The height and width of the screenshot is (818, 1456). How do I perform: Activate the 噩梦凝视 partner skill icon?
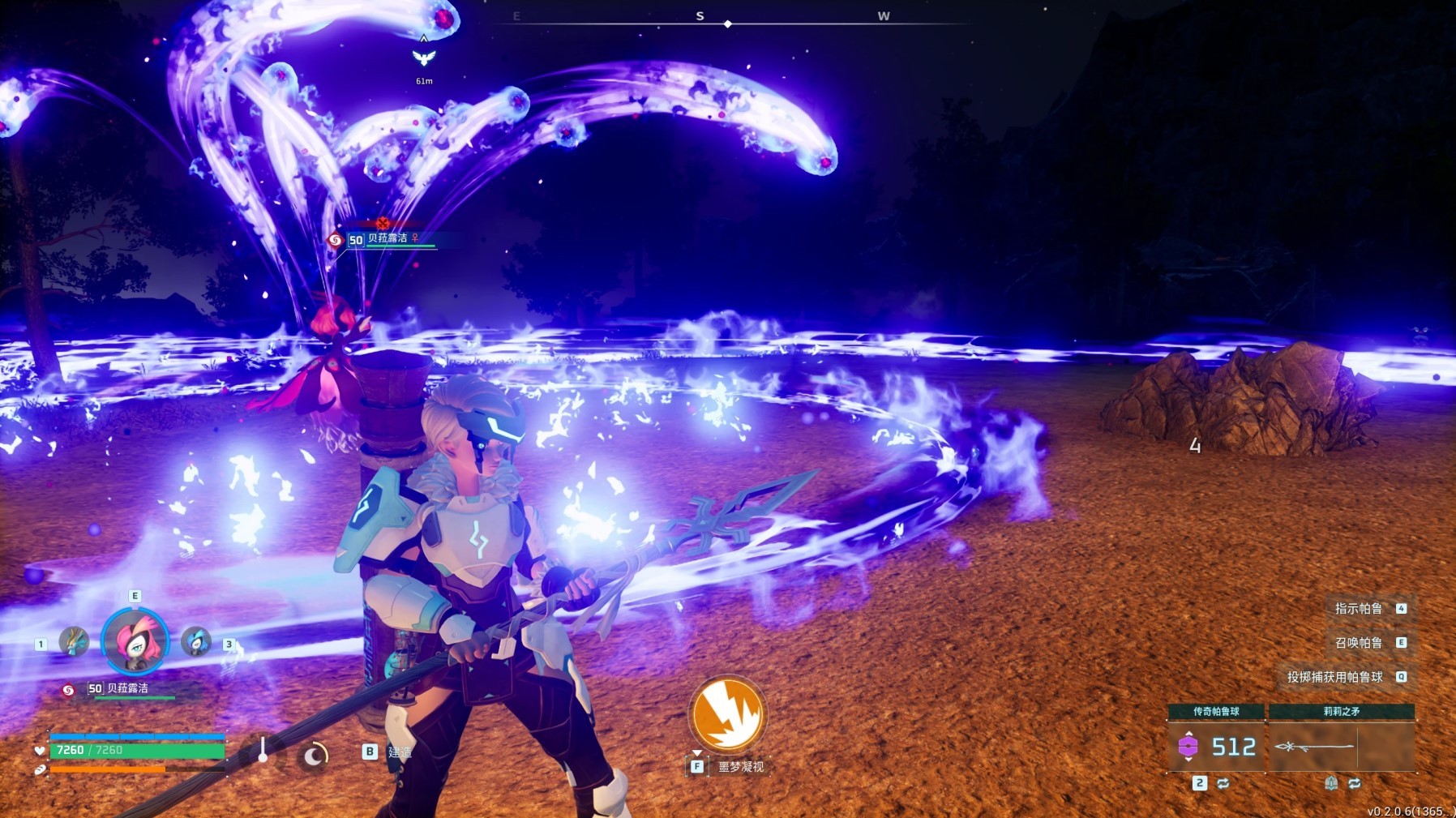(727, 713)
